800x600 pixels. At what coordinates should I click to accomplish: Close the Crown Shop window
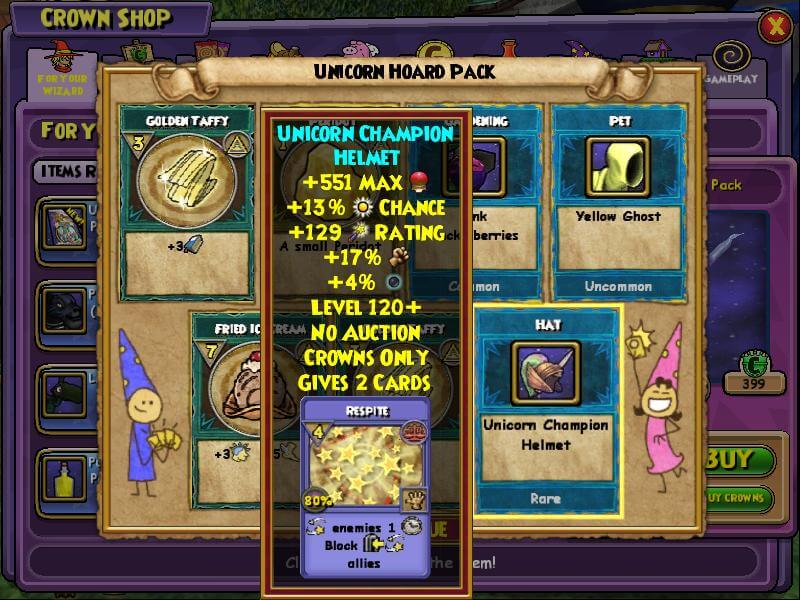coord(774,27)
